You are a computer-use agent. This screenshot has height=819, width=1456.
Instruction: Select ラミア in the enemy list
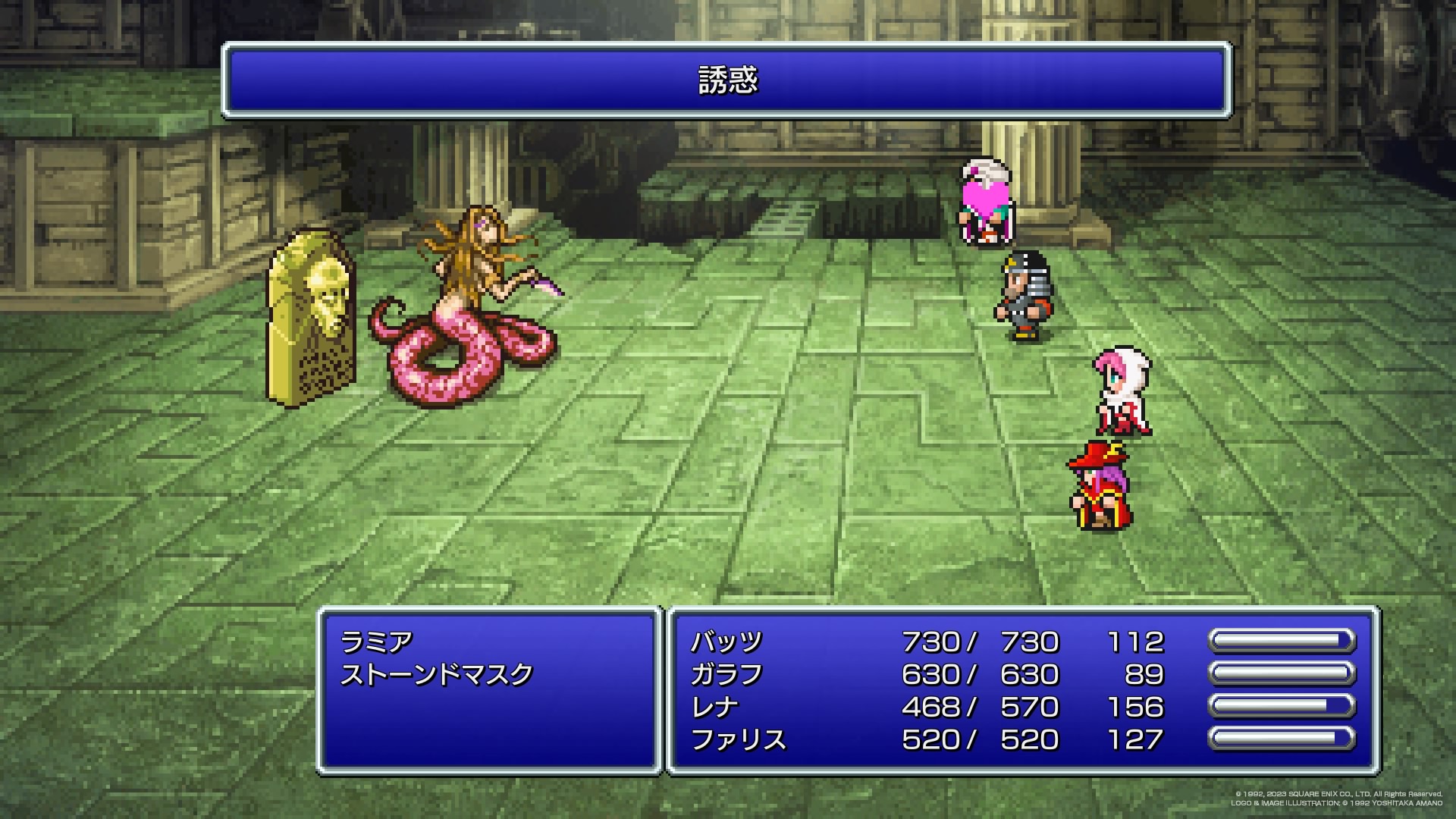(x=377, y=642)
